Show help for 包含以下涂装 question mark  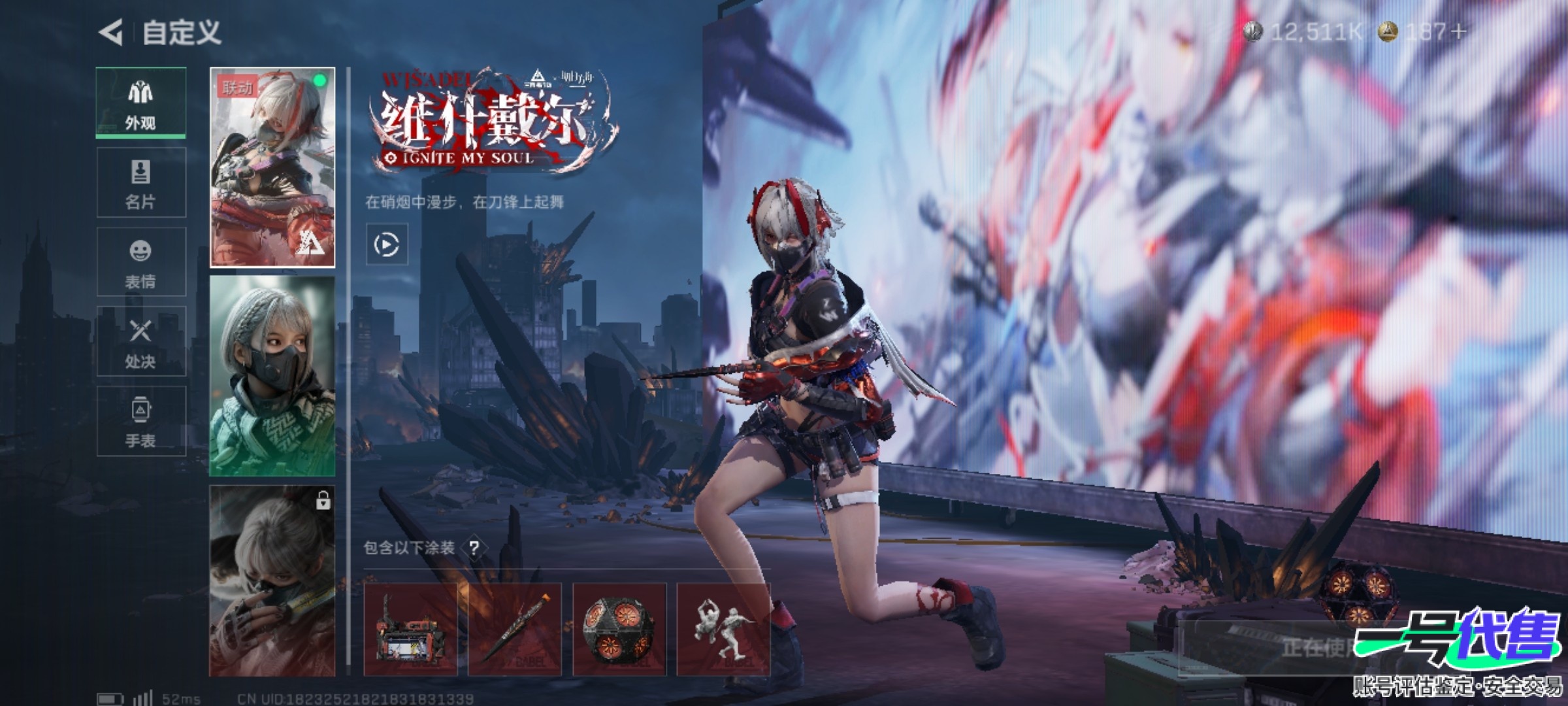474,548
